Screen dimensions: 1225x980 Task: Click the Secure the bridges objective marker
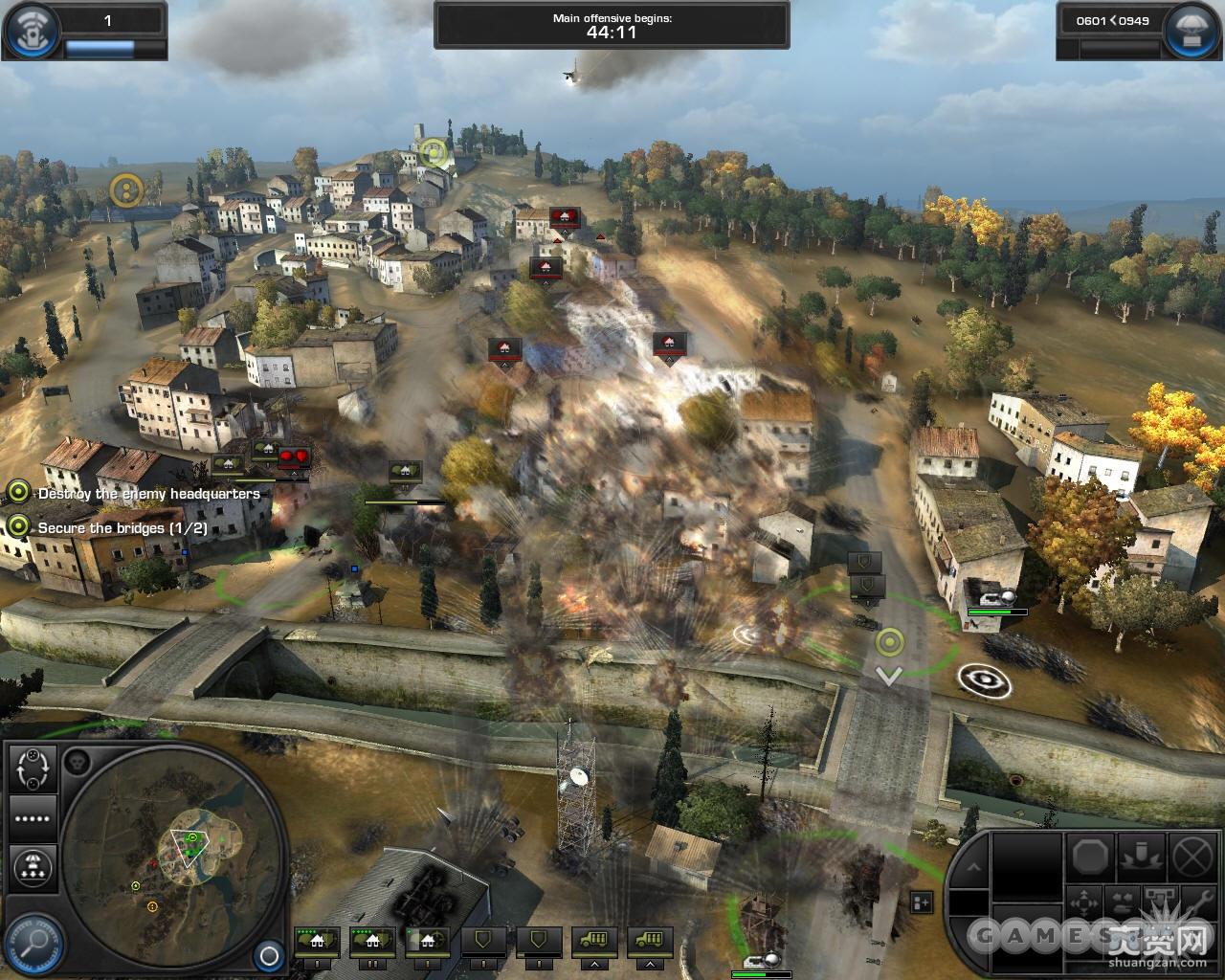tap(16, 527)
